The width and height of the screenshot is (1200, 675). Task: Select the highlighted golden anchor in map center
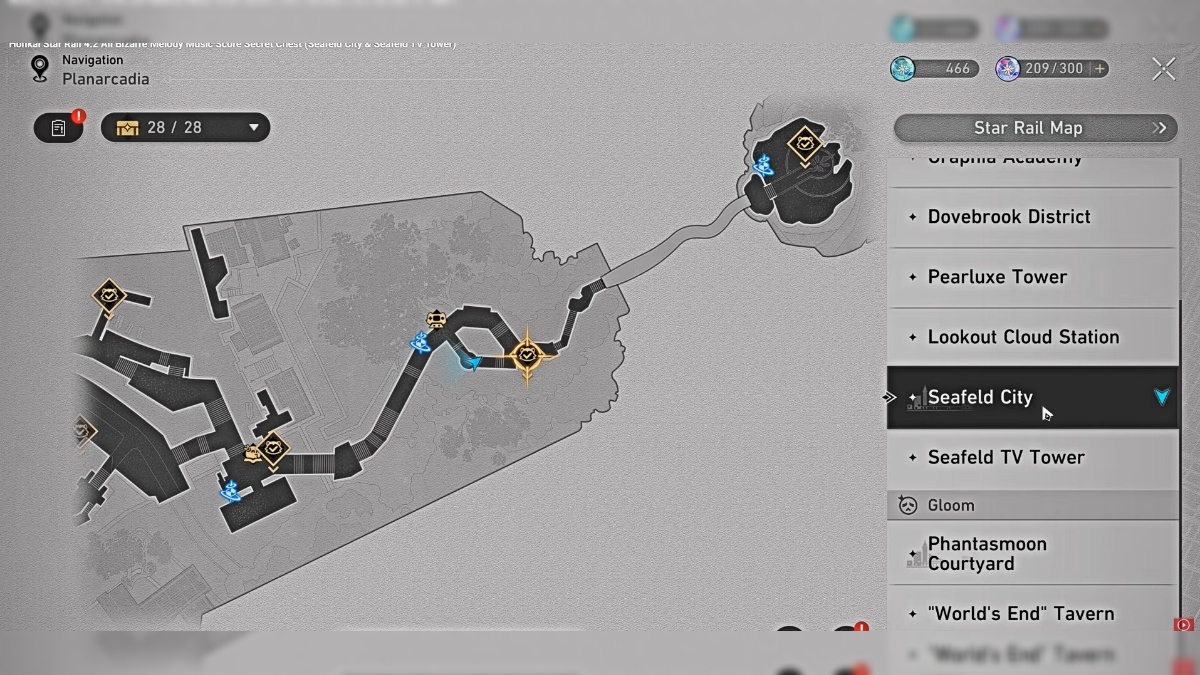(x=527, y=354)
